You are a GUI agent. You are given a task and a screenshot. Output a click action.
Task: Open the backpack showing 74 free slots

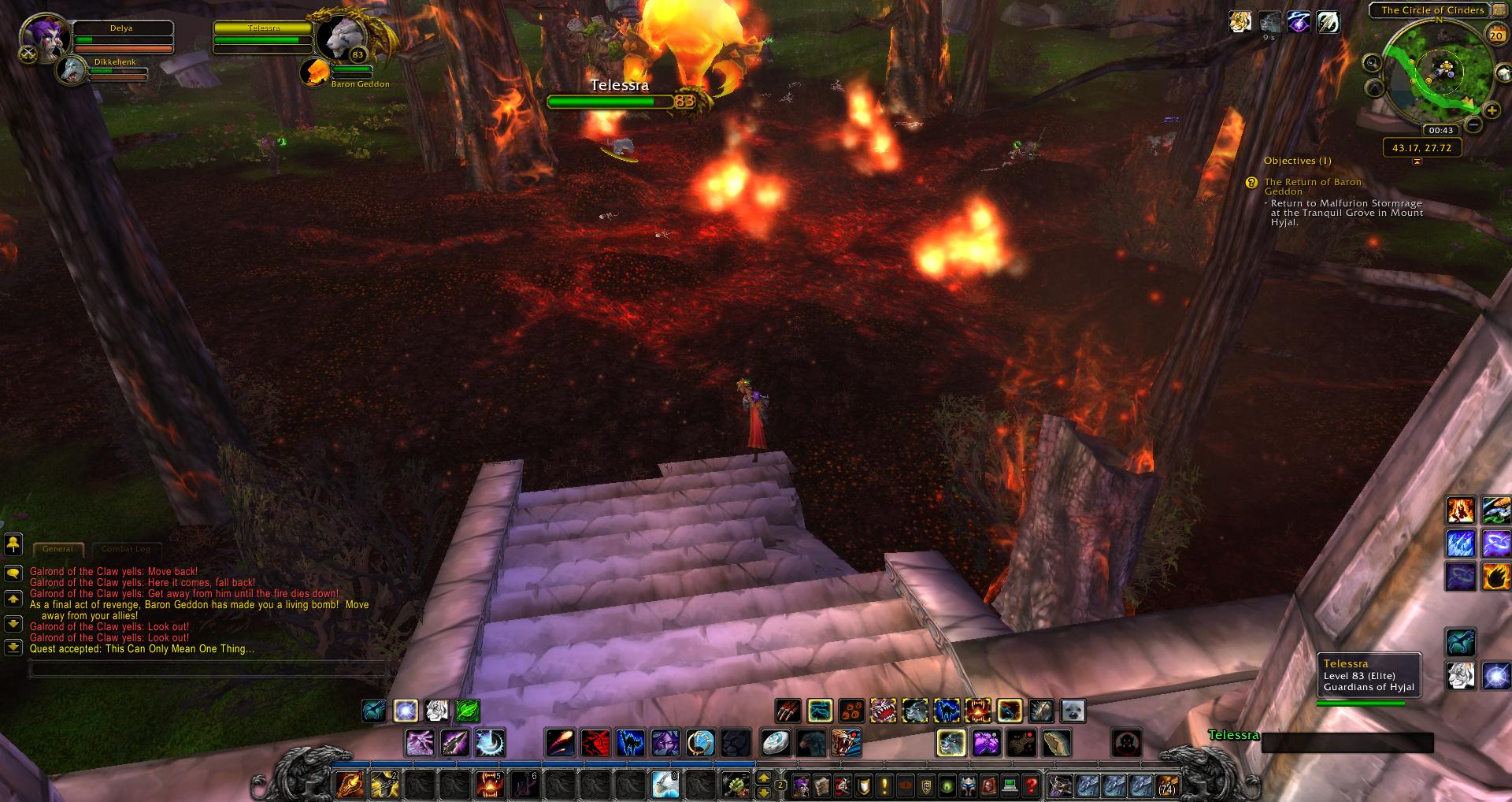coord(1165,785)
